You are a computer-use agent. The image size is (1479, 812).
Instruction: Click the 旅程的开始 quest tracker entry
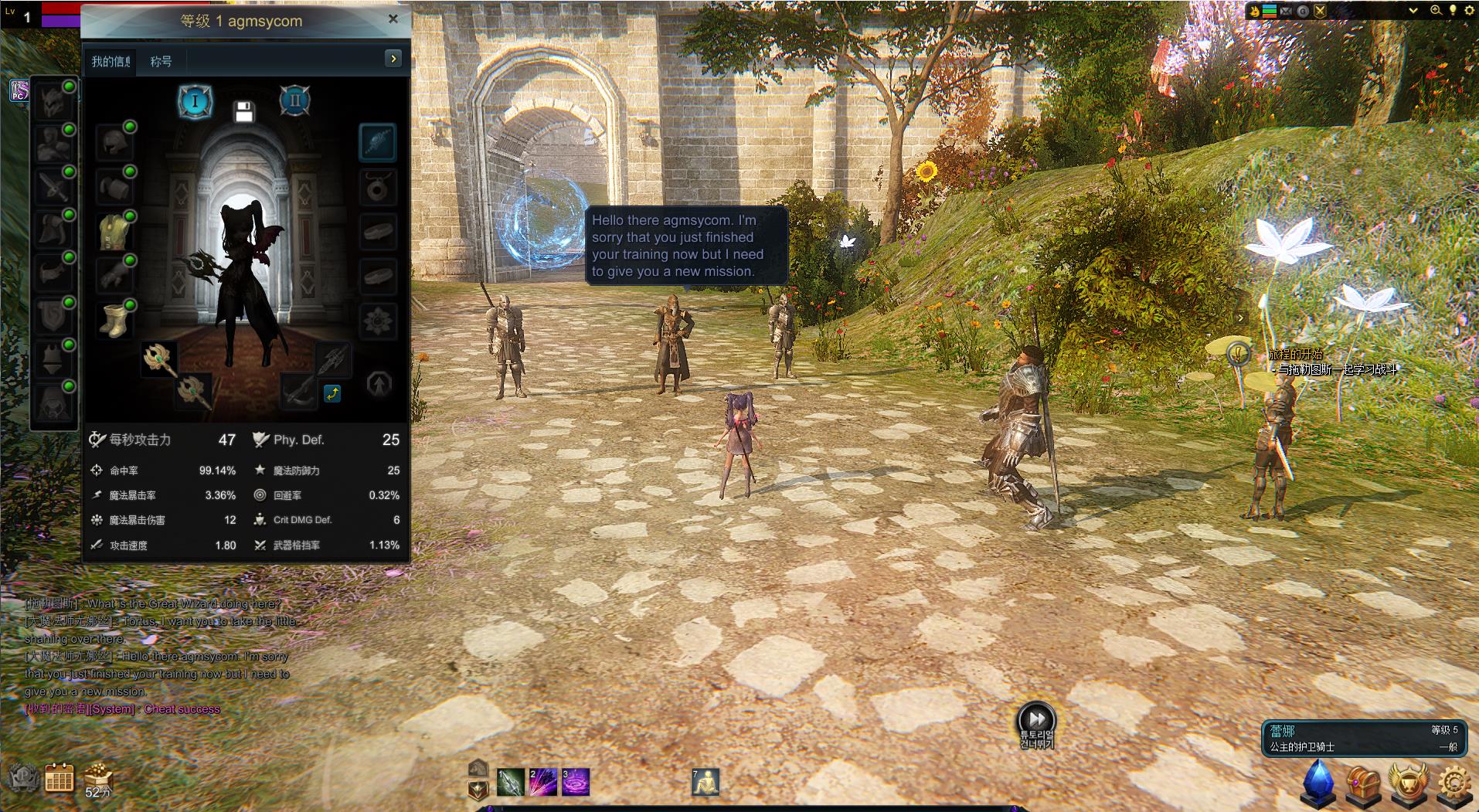click(x=1295, y=355)
